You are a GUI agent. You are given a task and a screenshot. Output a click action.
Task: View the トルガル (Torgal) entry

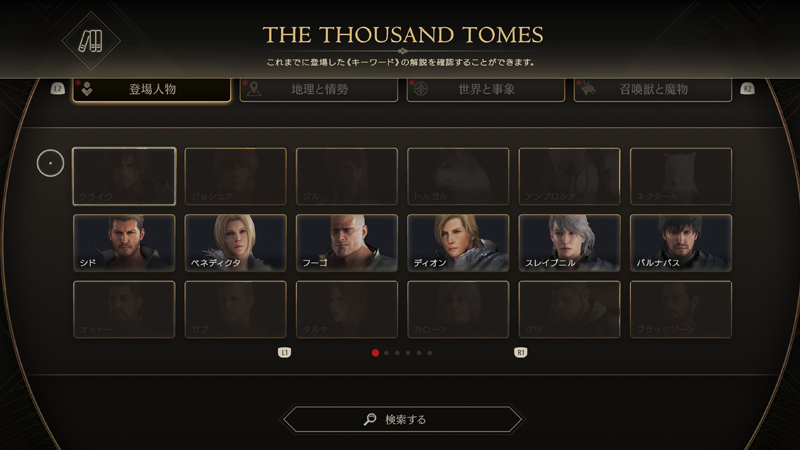pos(458,177)
